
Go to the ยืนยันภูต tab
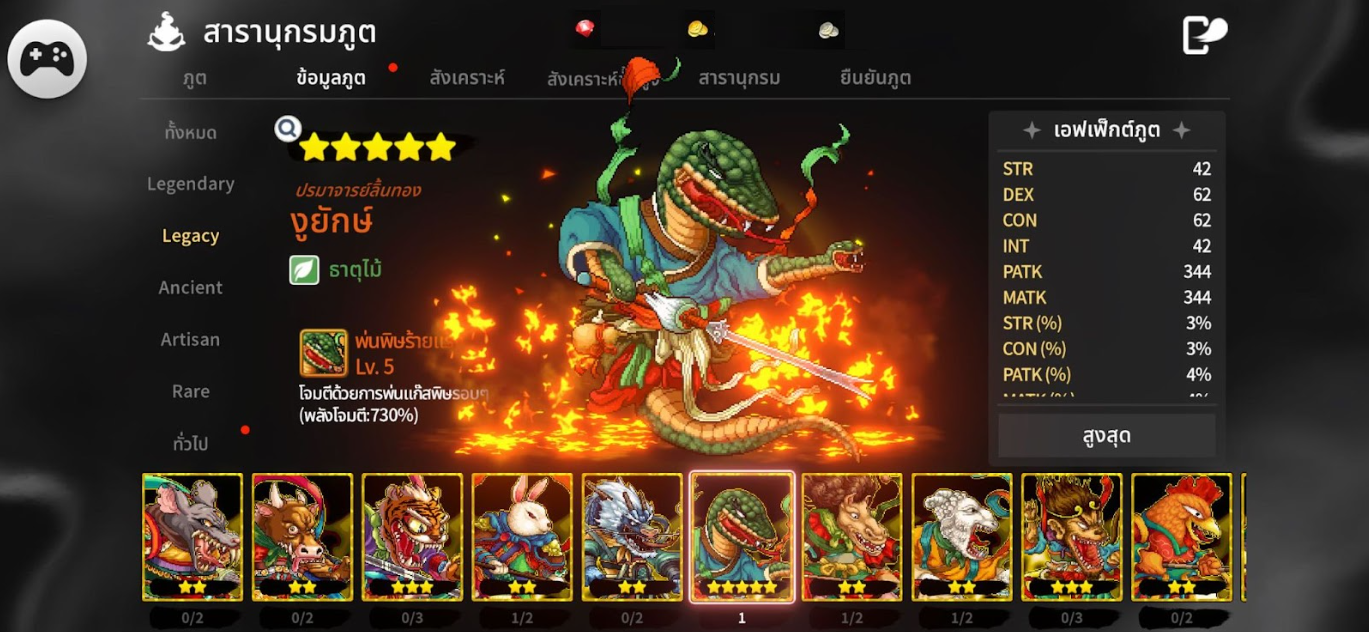click(875, 78)
